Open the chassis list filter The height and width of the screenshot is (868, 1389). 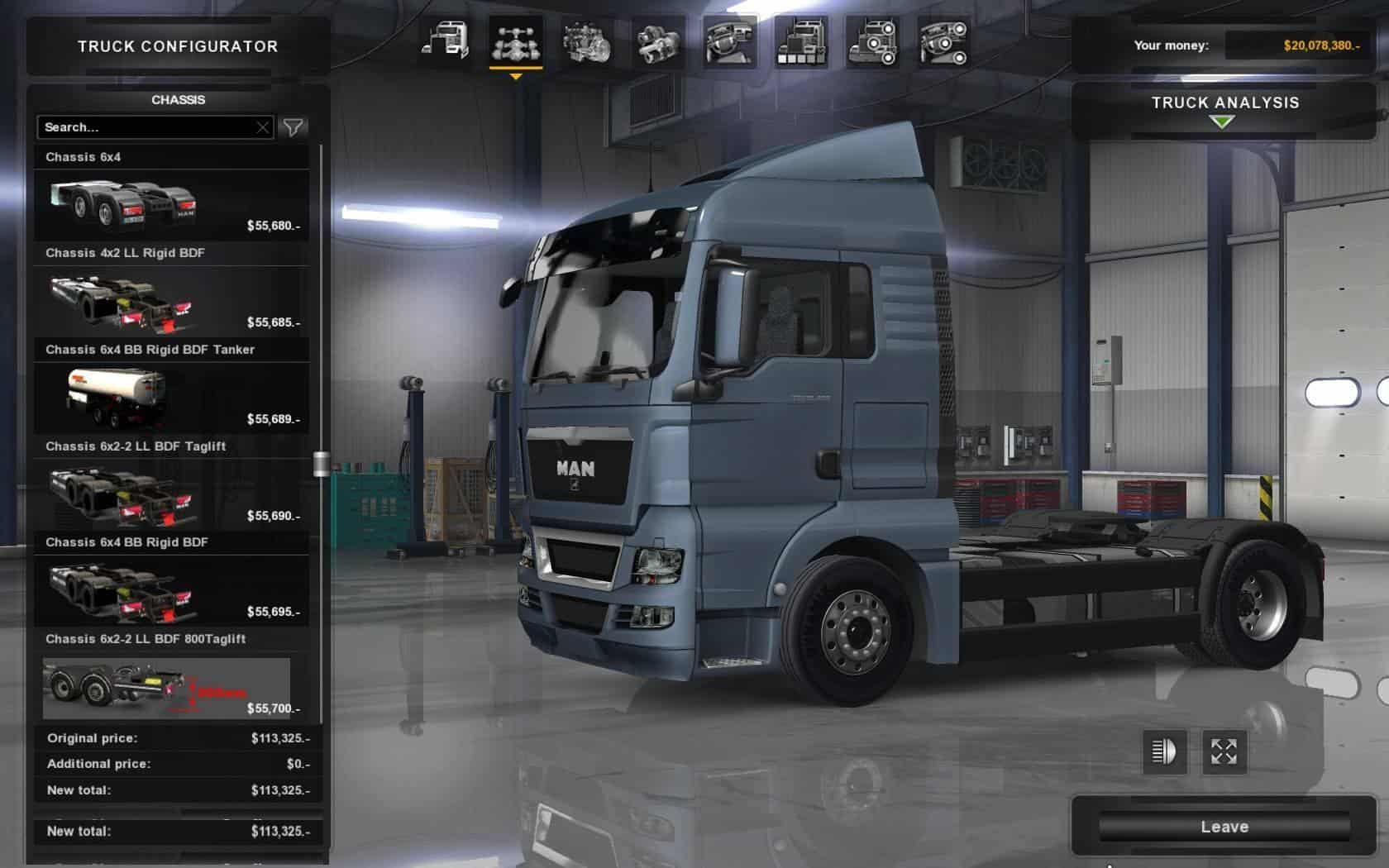pos(294,127)
